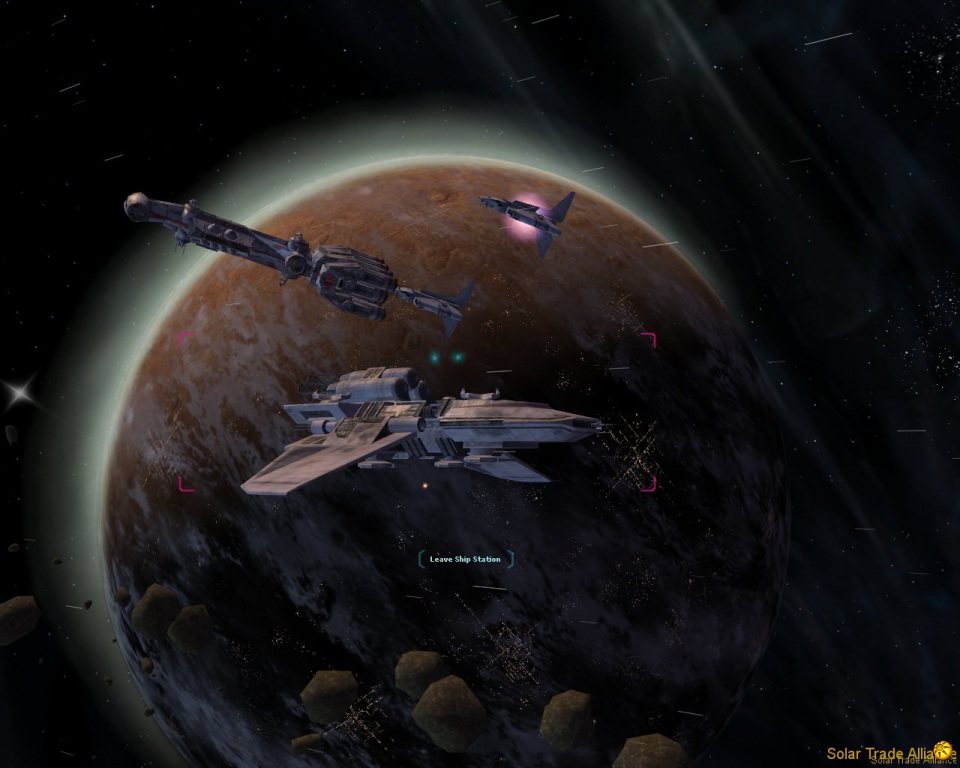Image resolution: width=960 pixels, height=768 pixels.
Task: Click the Leave Ship Station button
Action: click(465, 559)
